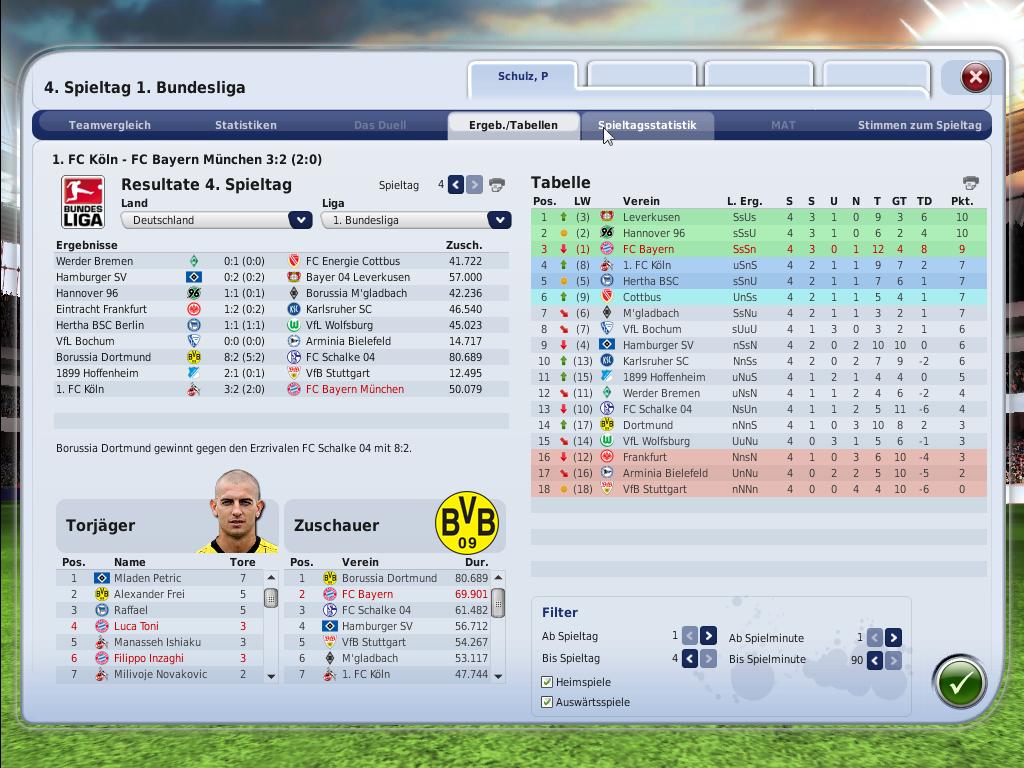The width and height of the screenshot is (1024, 768).
Task: Open the Statistiken tab
Action: 246,125
